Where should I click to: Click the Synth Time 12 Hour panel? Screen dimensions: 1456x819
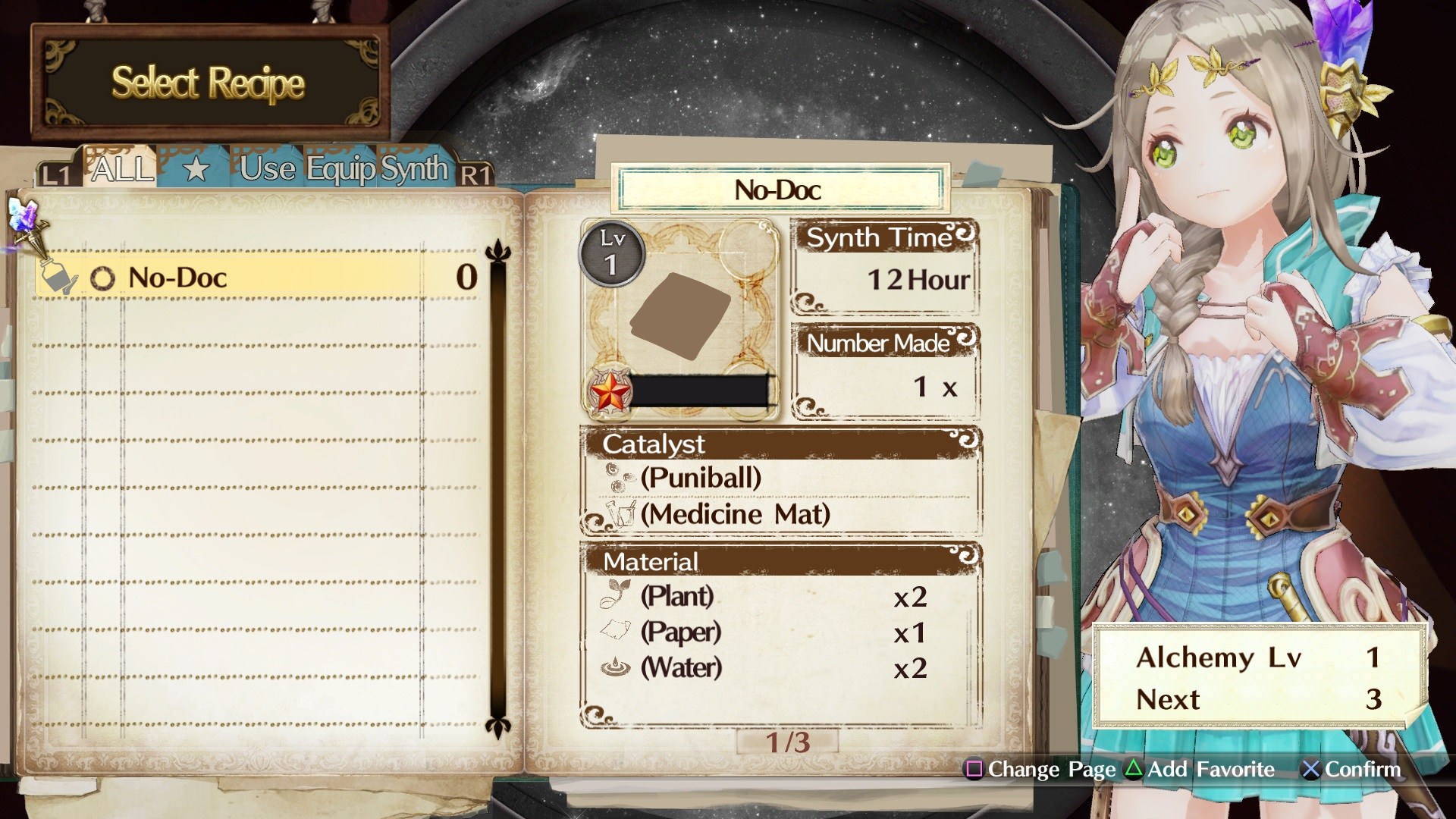(883, 265)
